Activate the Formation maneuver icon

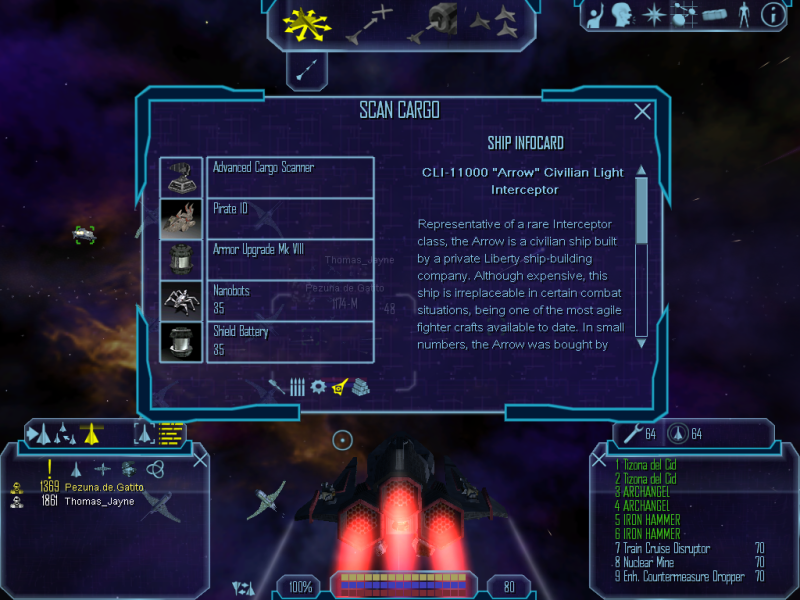493,22
